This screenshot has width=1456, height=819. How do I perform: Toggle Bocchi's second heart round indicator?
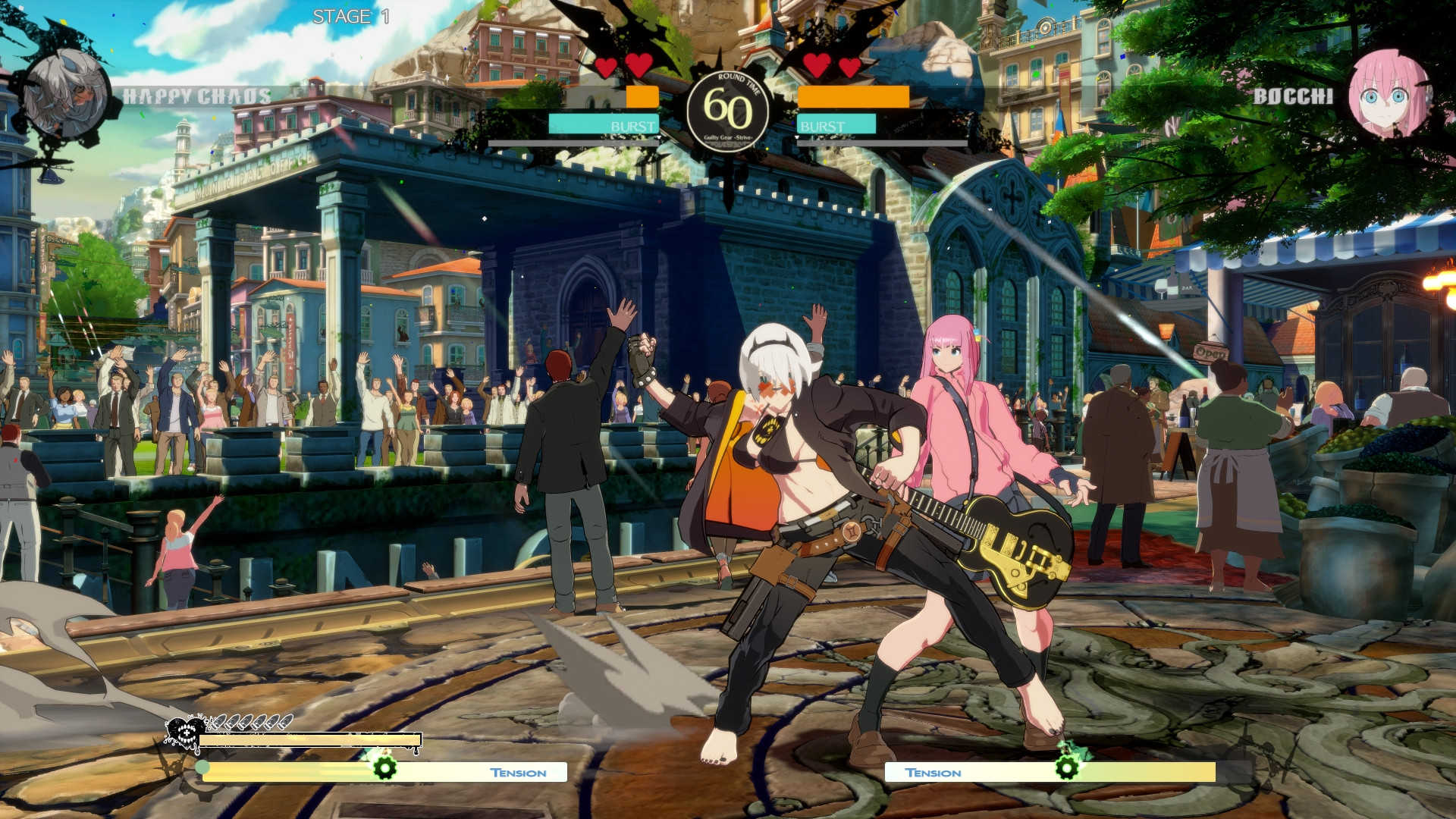click(x=849, y=67)
